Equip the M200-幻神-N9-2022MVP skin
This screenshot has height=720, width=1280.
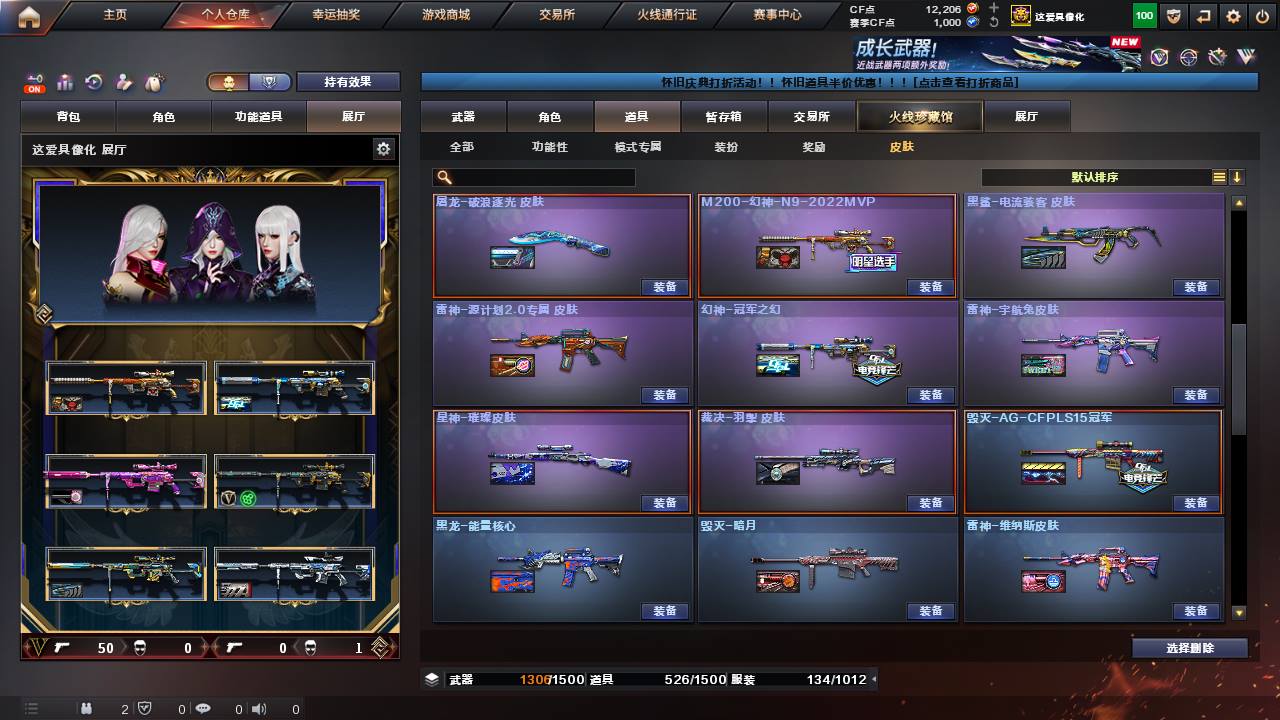tap(930, 287)
